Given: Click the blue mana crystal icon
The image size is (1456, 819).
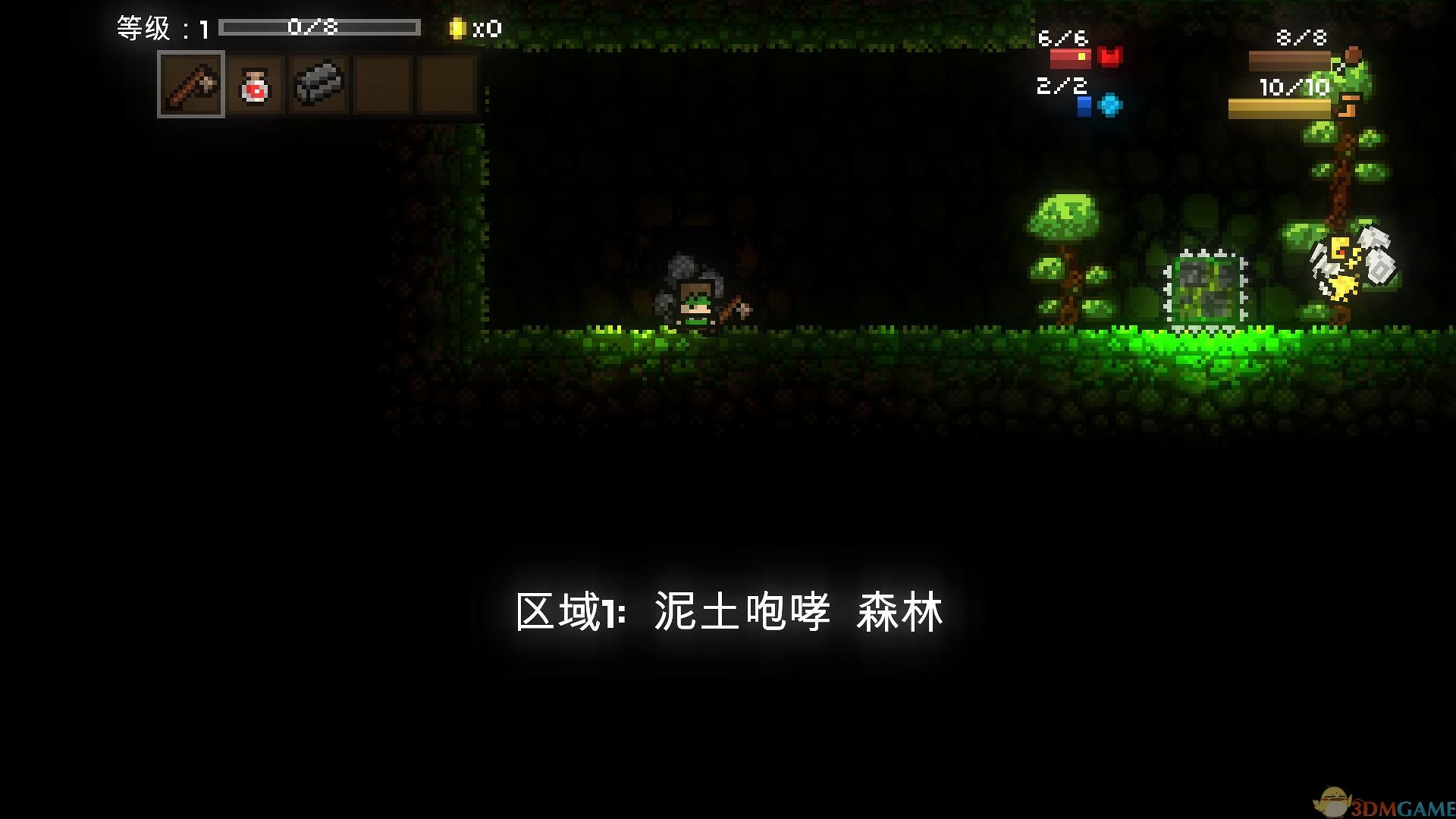Looking at the screenshot, I should tap(1109, 105).
